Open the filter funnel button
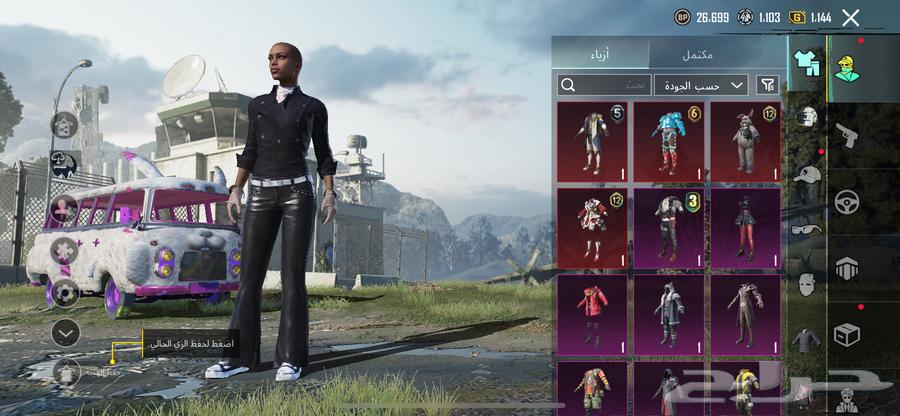This screenshot has height=416, width=900. click(x=767, y=85)
